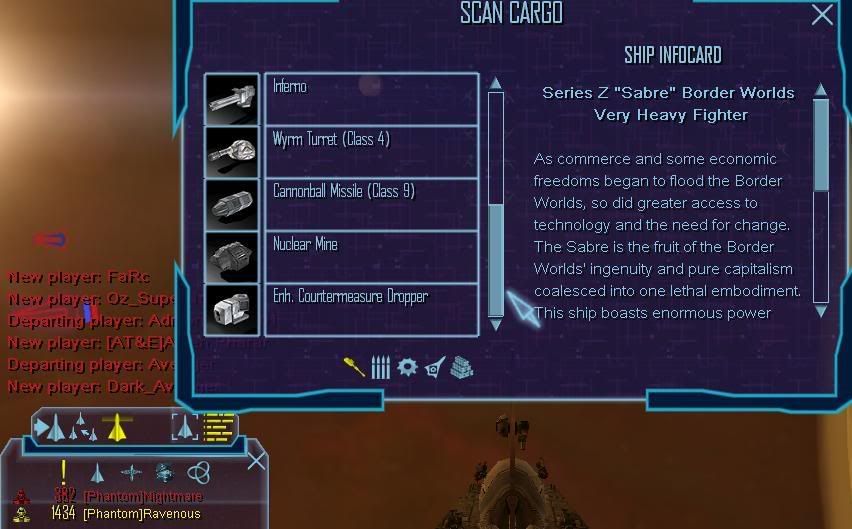
Task: Activate the yellow highlighted ship maneuver icon
Action: click(118, 427)
